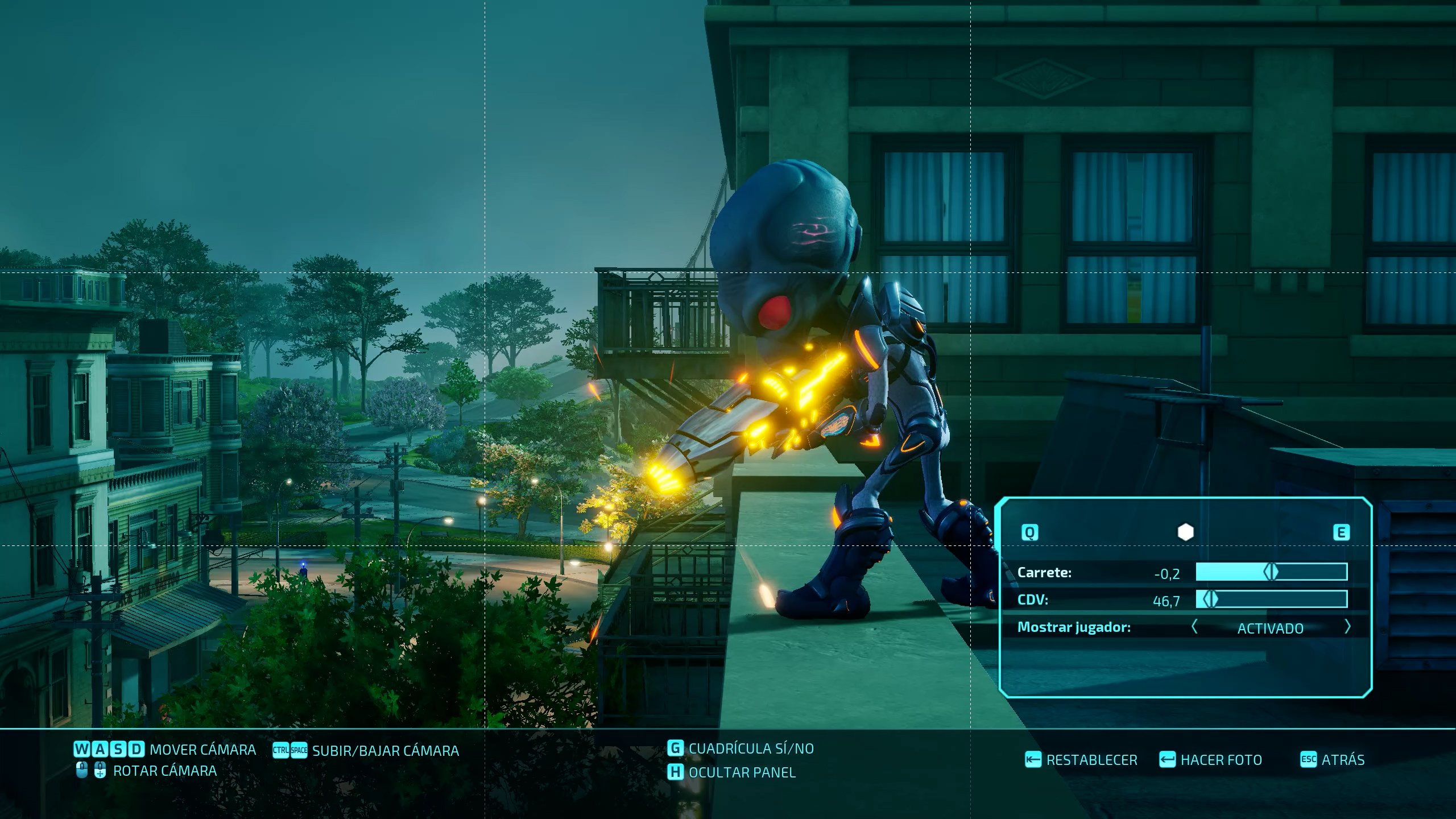
Task: Select the Restablecer option
Action: pyautogui.click(x=1081, y=760)
